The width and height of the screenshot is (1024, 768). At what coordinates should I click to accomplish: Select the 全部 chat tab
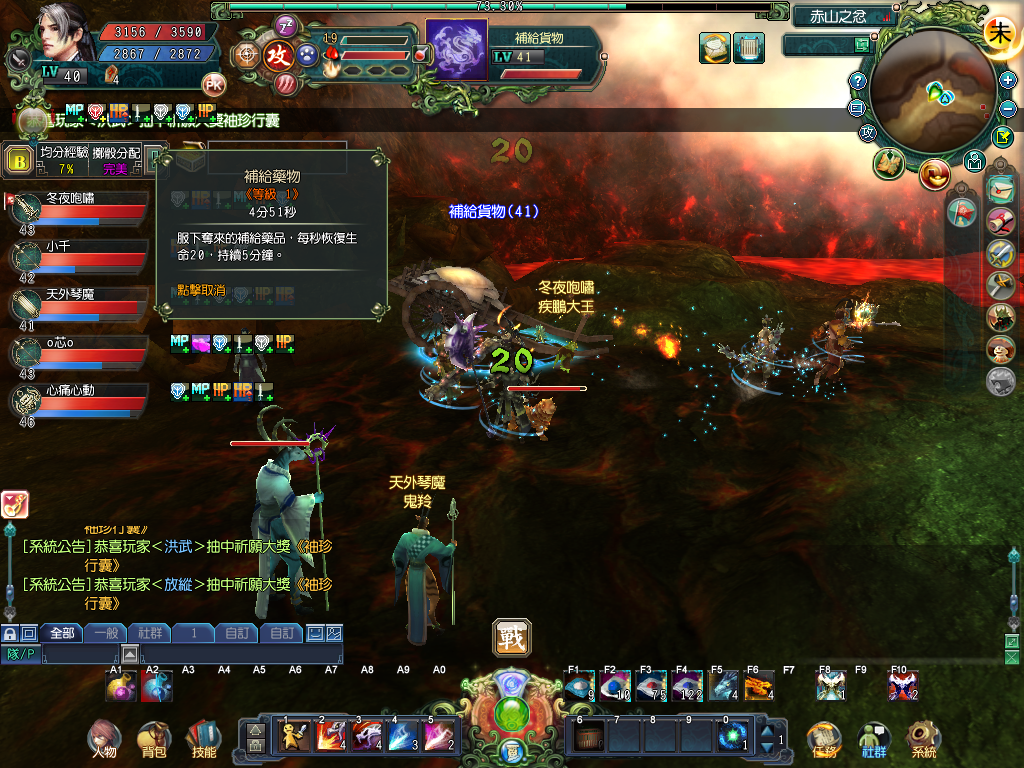pyautogui.click(x=61, y=633)
